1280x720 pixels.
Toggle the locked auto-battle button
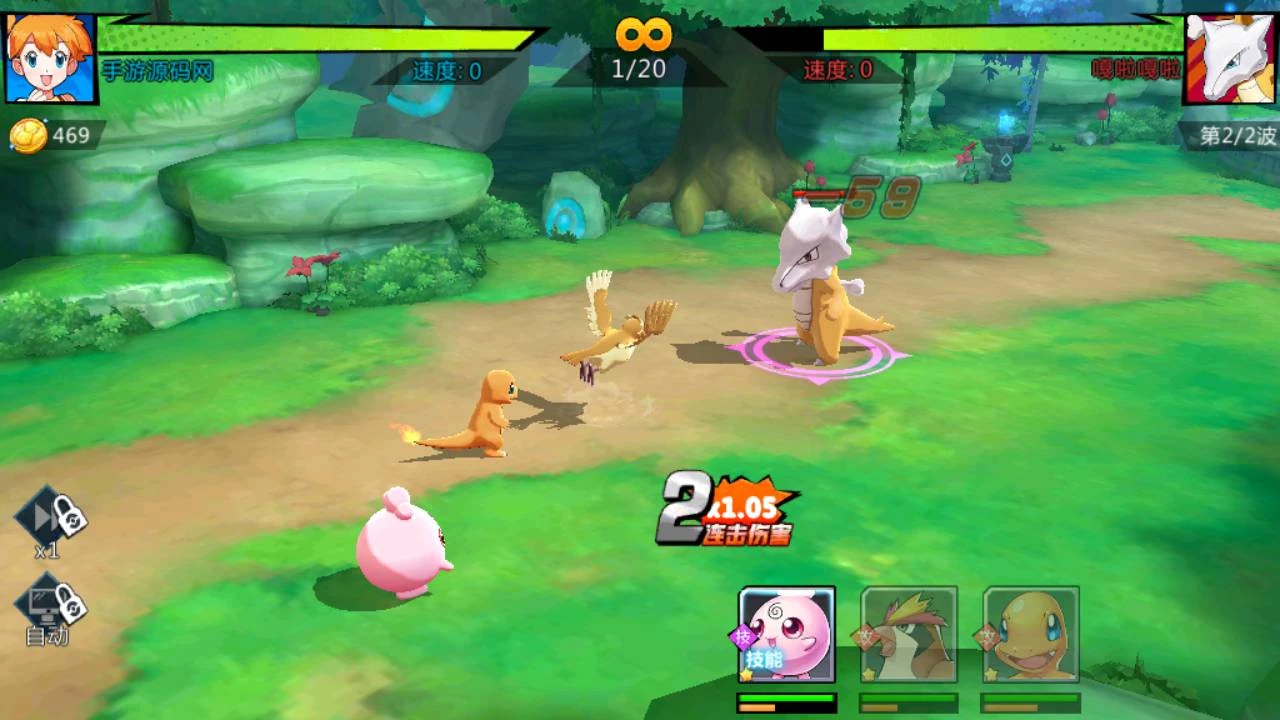[50, 603]
